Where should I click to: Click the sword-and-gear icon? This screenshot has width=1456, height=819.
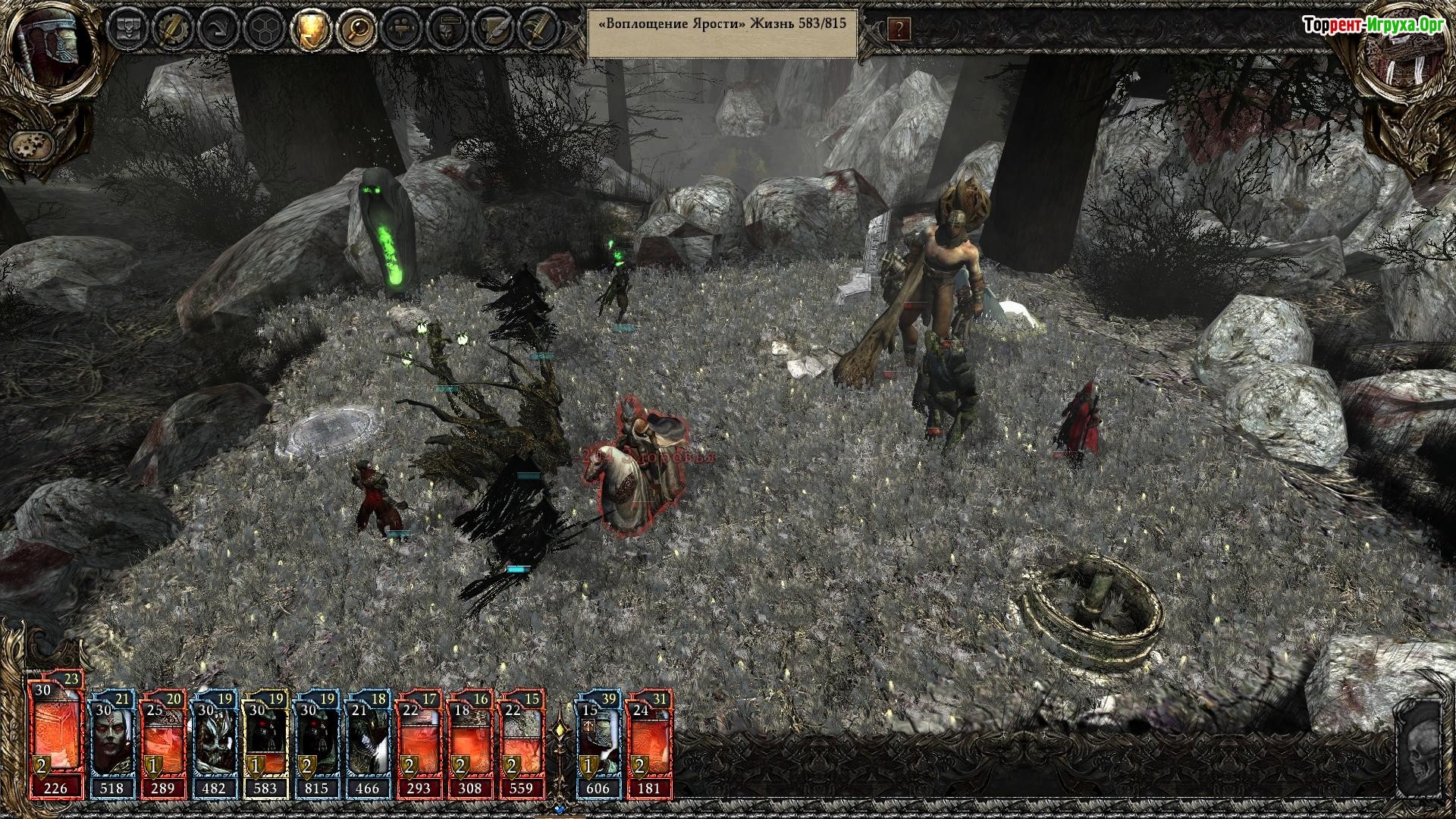[171, 29]
